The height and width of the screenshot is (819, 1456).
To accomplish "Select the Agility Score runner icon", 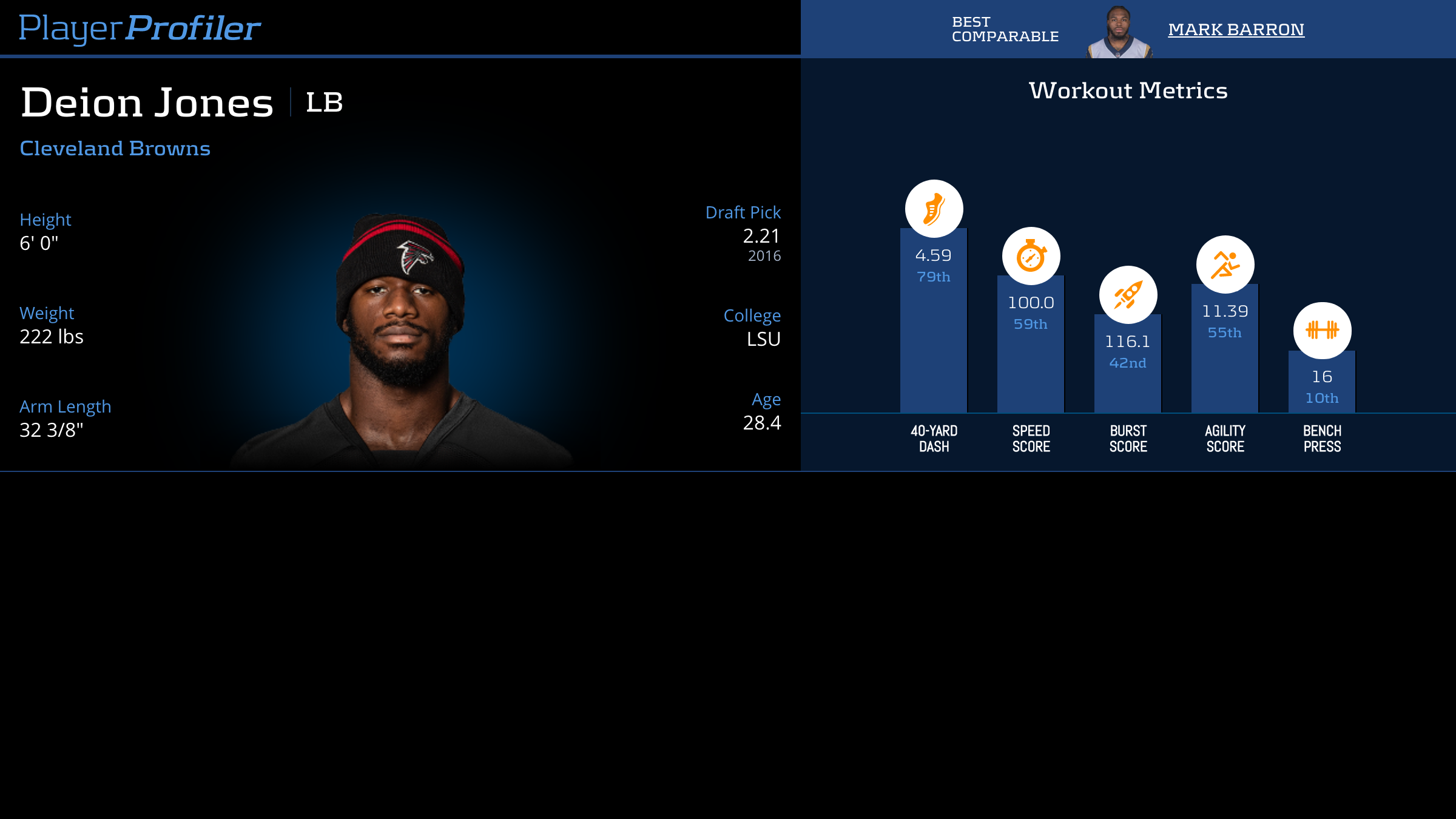I will pos(1225,265).
